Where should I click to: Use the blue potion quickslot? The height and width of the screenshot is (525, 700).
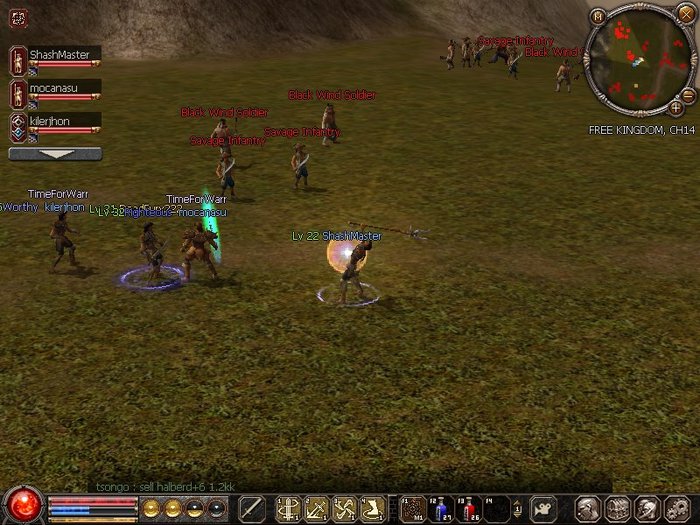pyautogui.click(x=441, y=509)
